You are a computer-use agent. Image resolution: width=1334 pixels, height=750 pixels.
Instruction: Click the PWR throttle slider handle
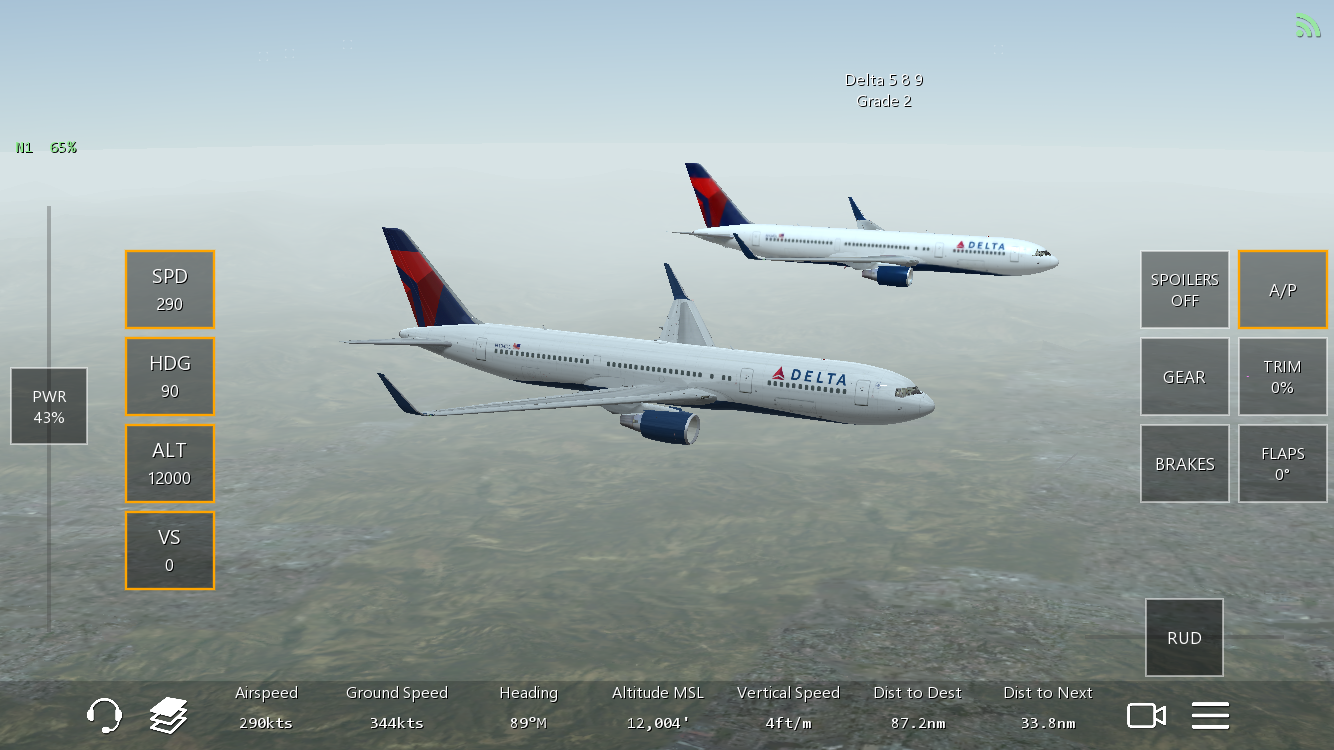[49, 406]
